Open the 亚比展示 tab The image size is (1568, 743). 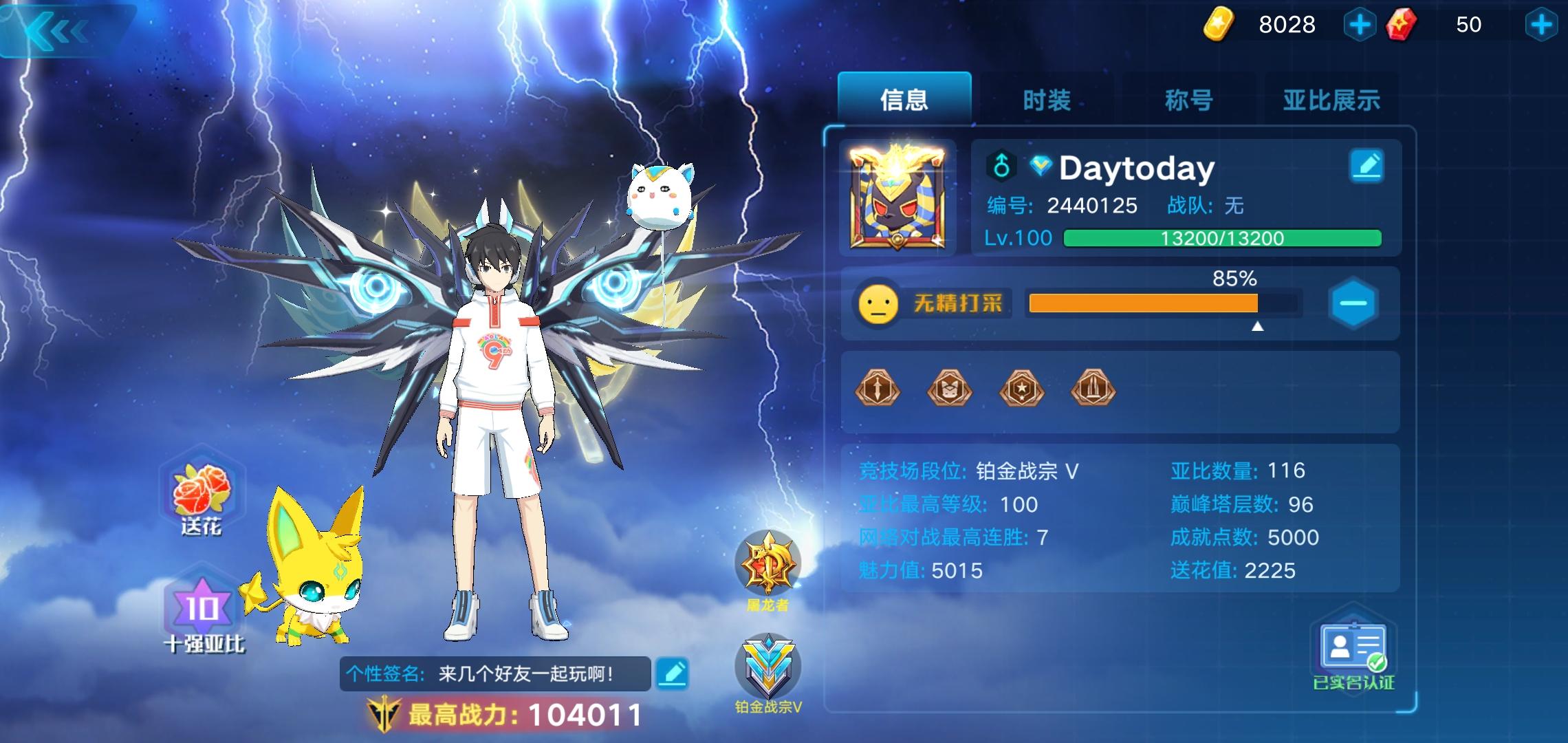(x=1333, y=99)
